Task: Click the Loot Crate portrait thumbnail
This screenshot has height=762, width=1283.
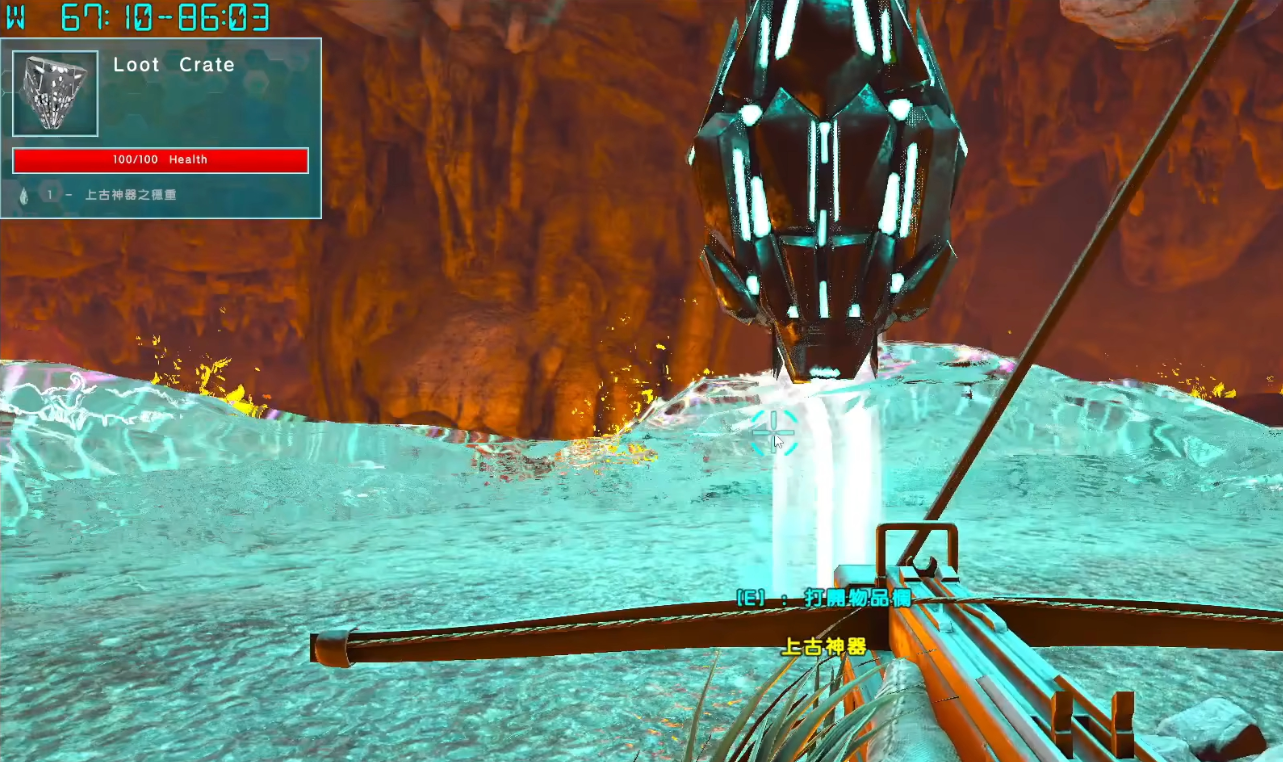Action: coord(55,93)
